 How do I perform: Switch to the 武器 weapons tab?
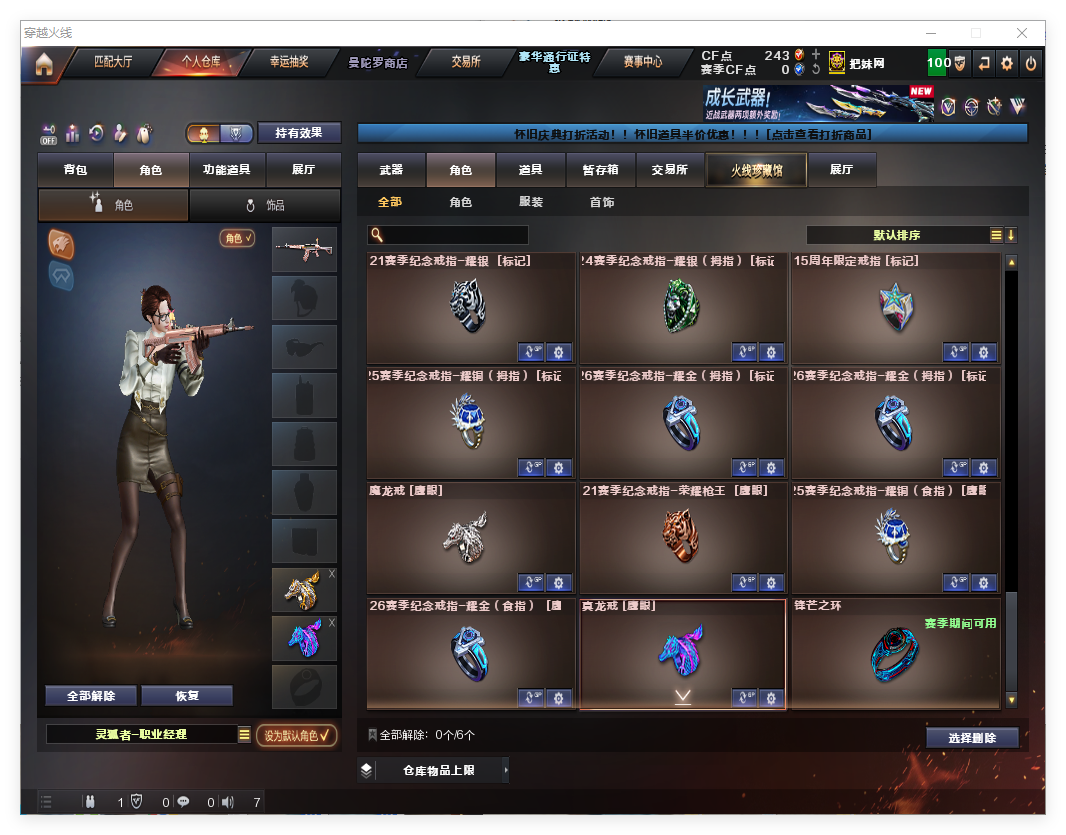pyautogui.click(x=391, y=170)
